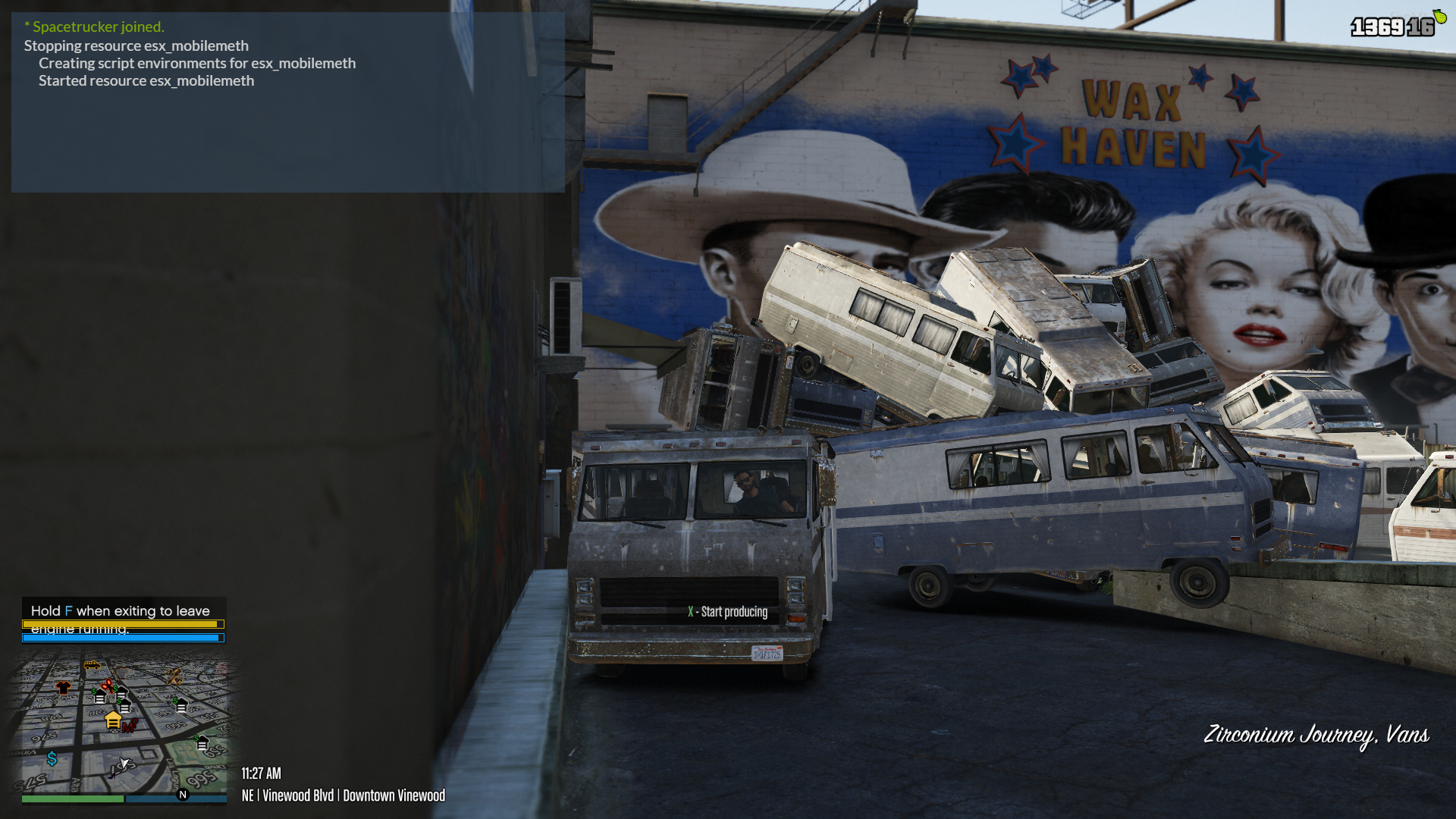Click the chat message box

pyautogui.click(x=287, y=102)
